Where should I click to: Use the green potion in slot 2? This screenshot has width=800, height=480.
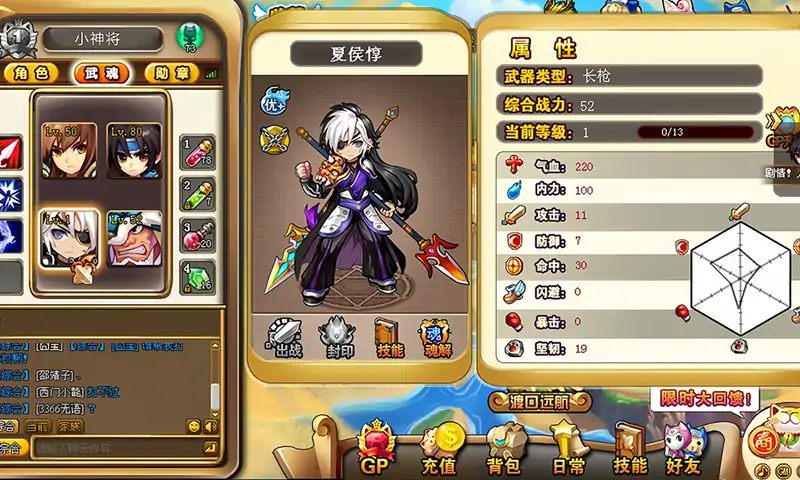click(198, 195)
